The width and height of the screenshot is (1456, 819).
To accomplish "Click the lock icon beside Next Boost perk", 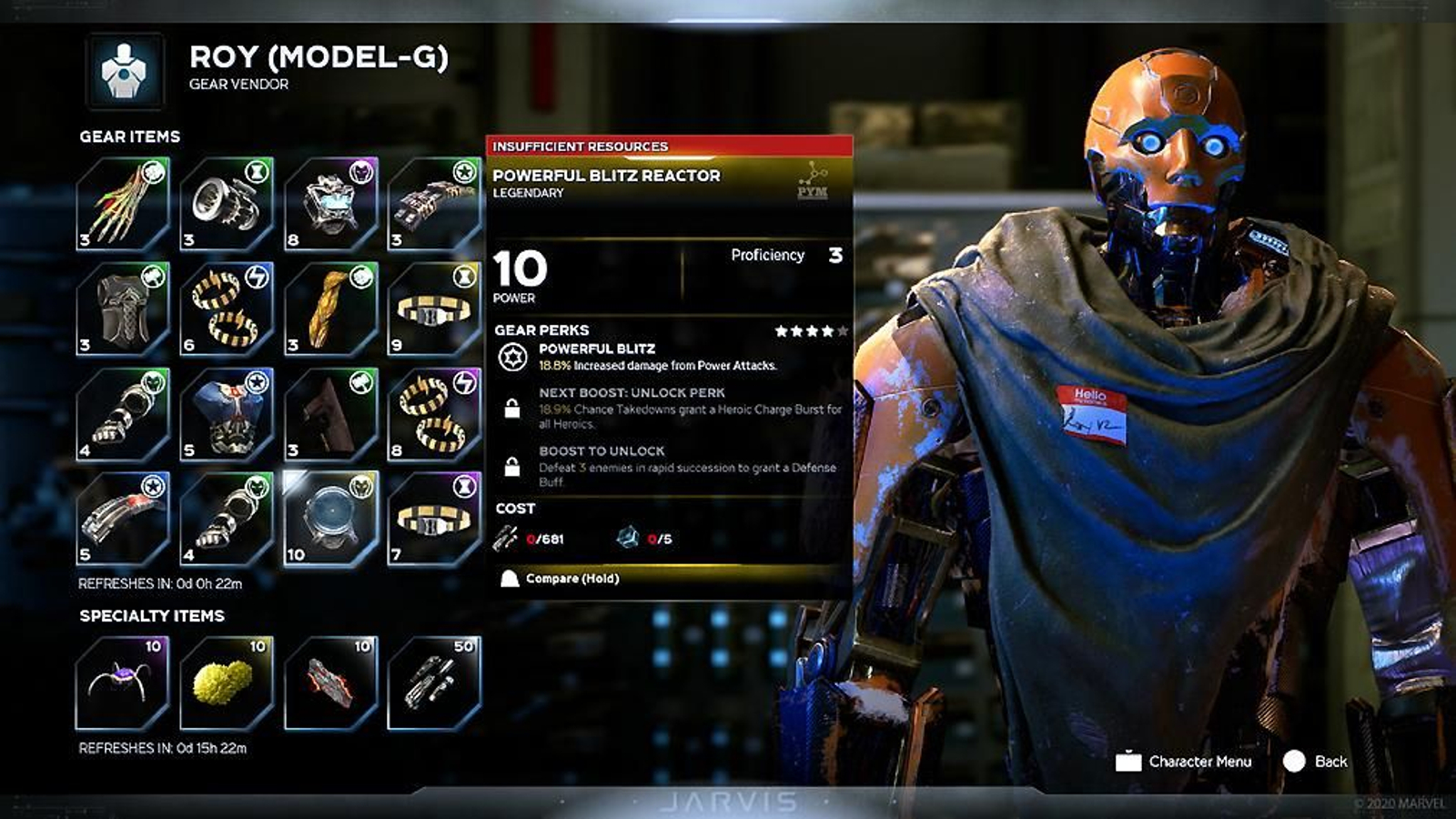I will [512, 407].
